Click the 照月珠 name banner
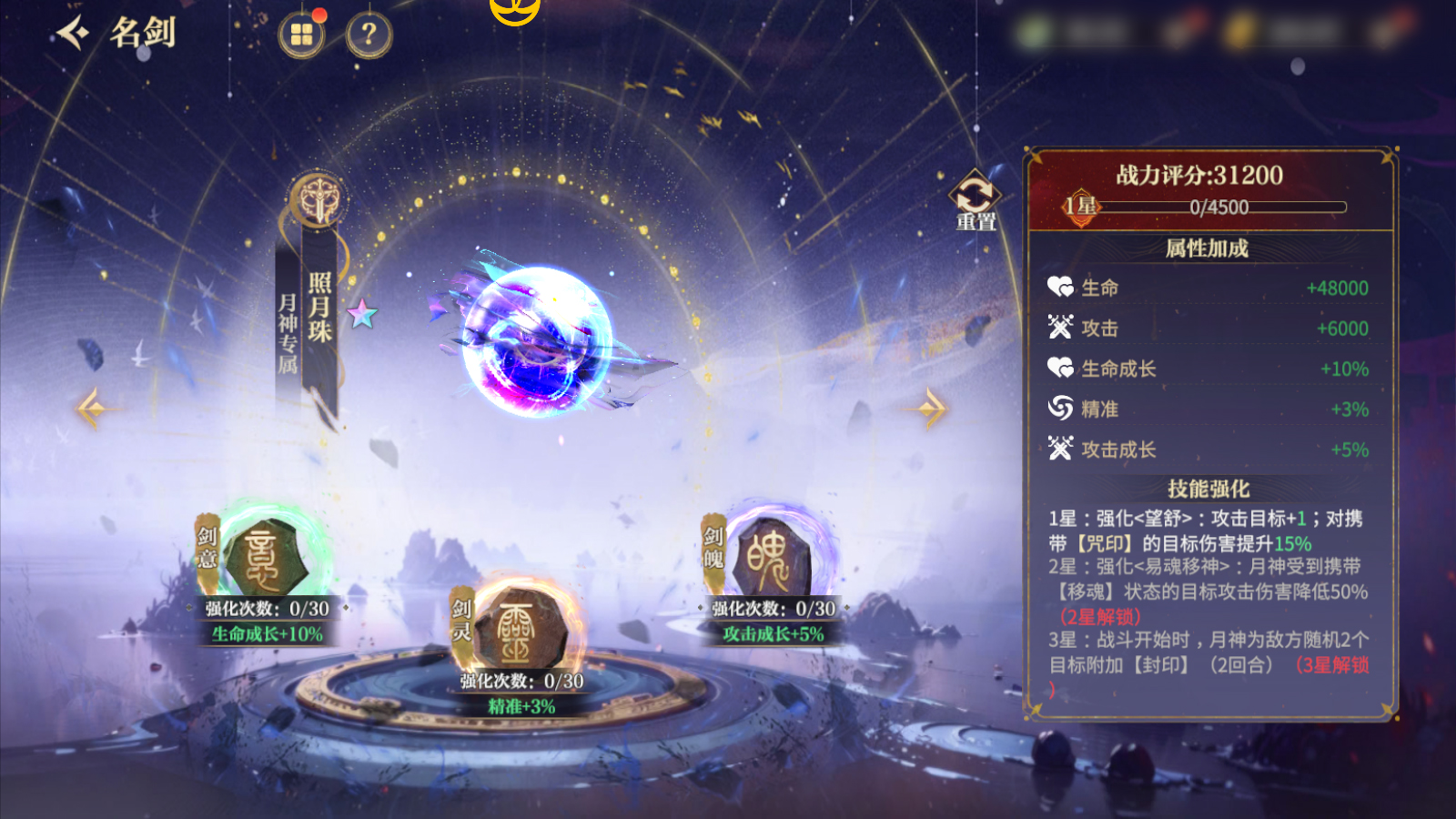This screenshot has width=1456, height=819. coord(318,309)
